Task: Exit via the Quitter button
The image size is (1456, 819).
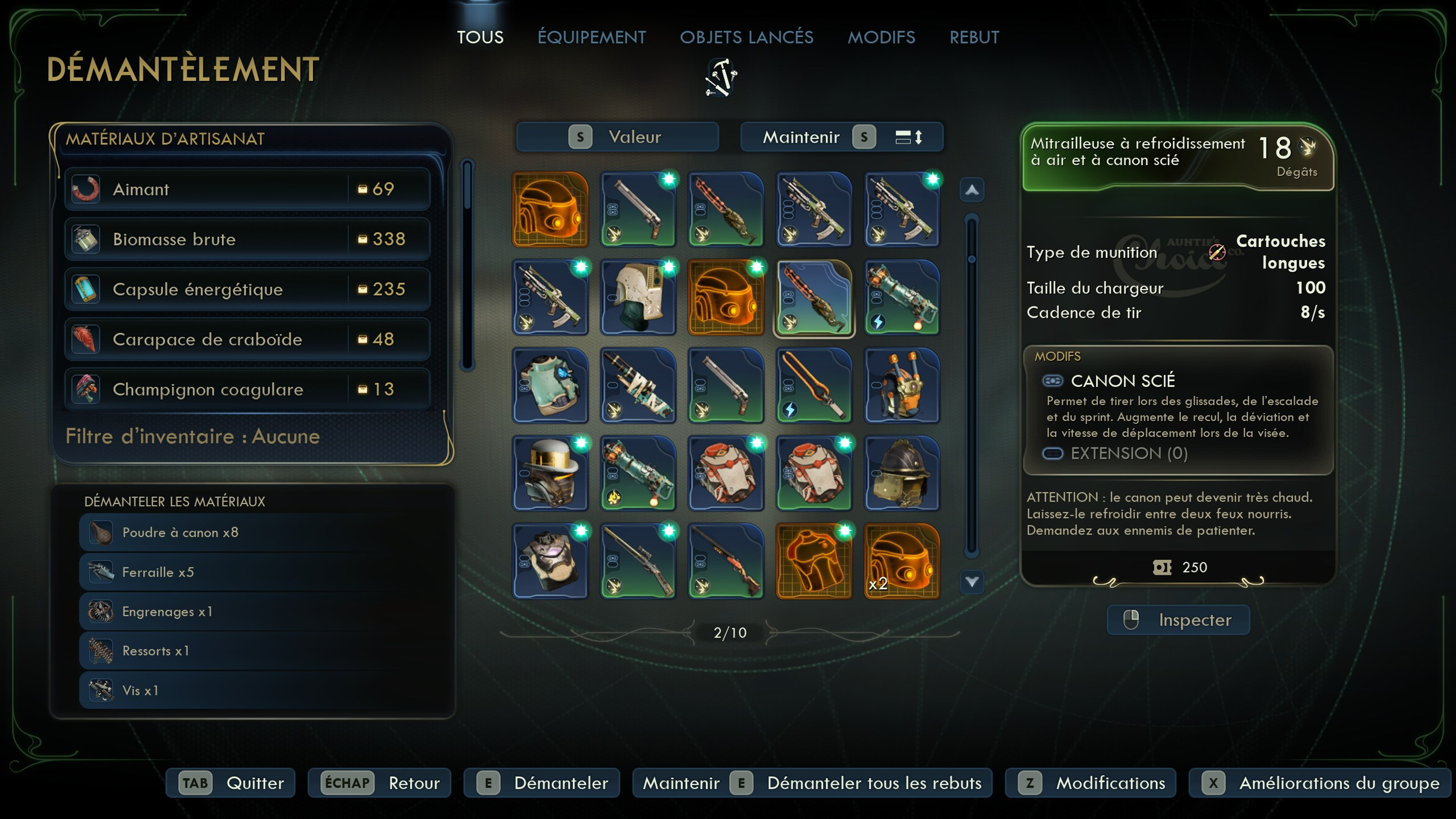Action: point(231,783)
